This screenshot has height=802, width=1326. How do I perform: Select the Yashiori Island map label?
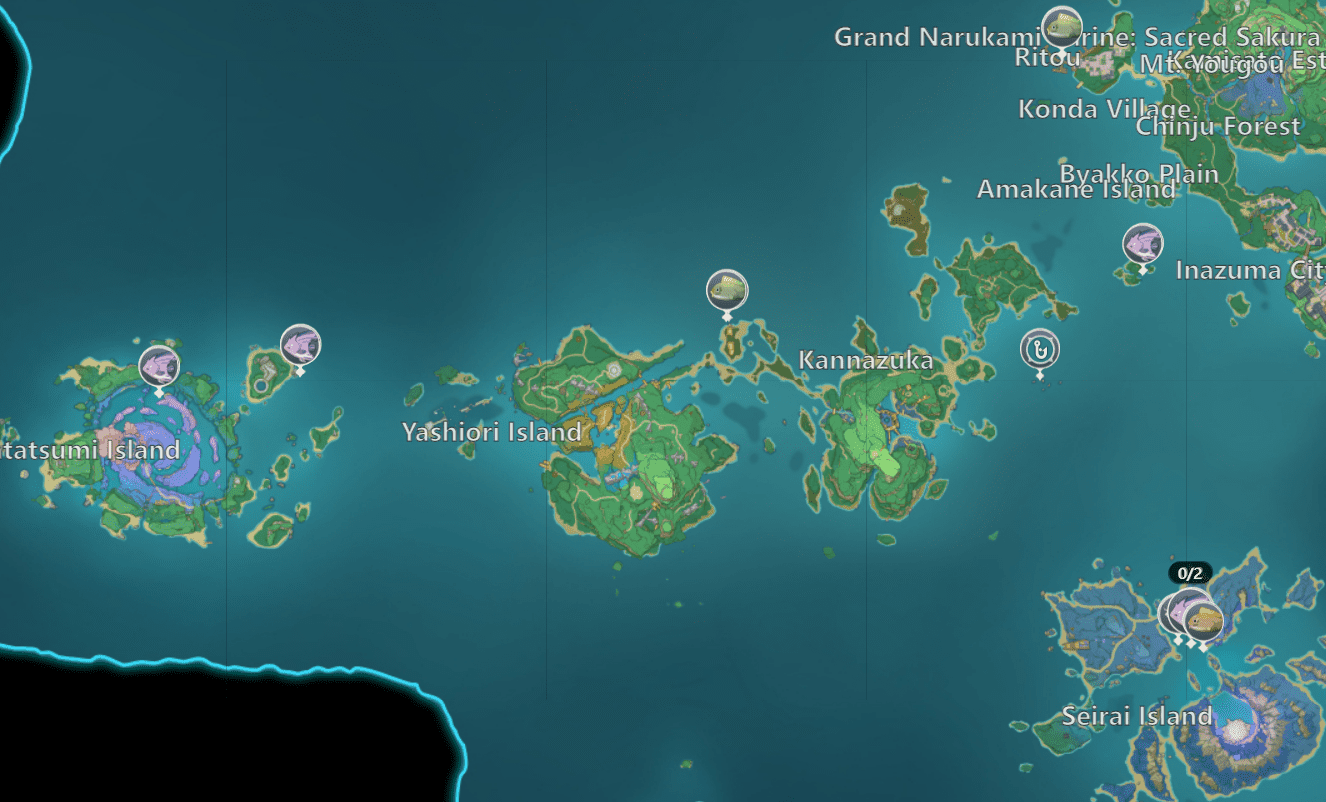(x=489, y=434)
